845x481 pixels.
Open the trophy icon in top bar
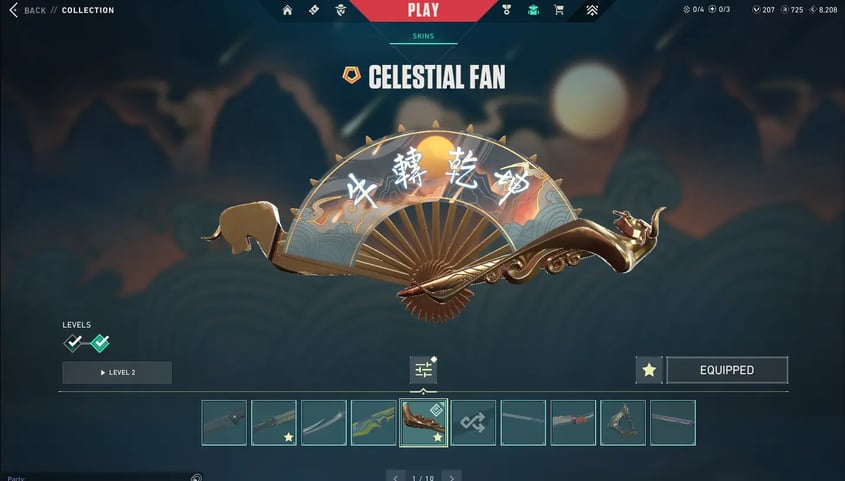507,11
